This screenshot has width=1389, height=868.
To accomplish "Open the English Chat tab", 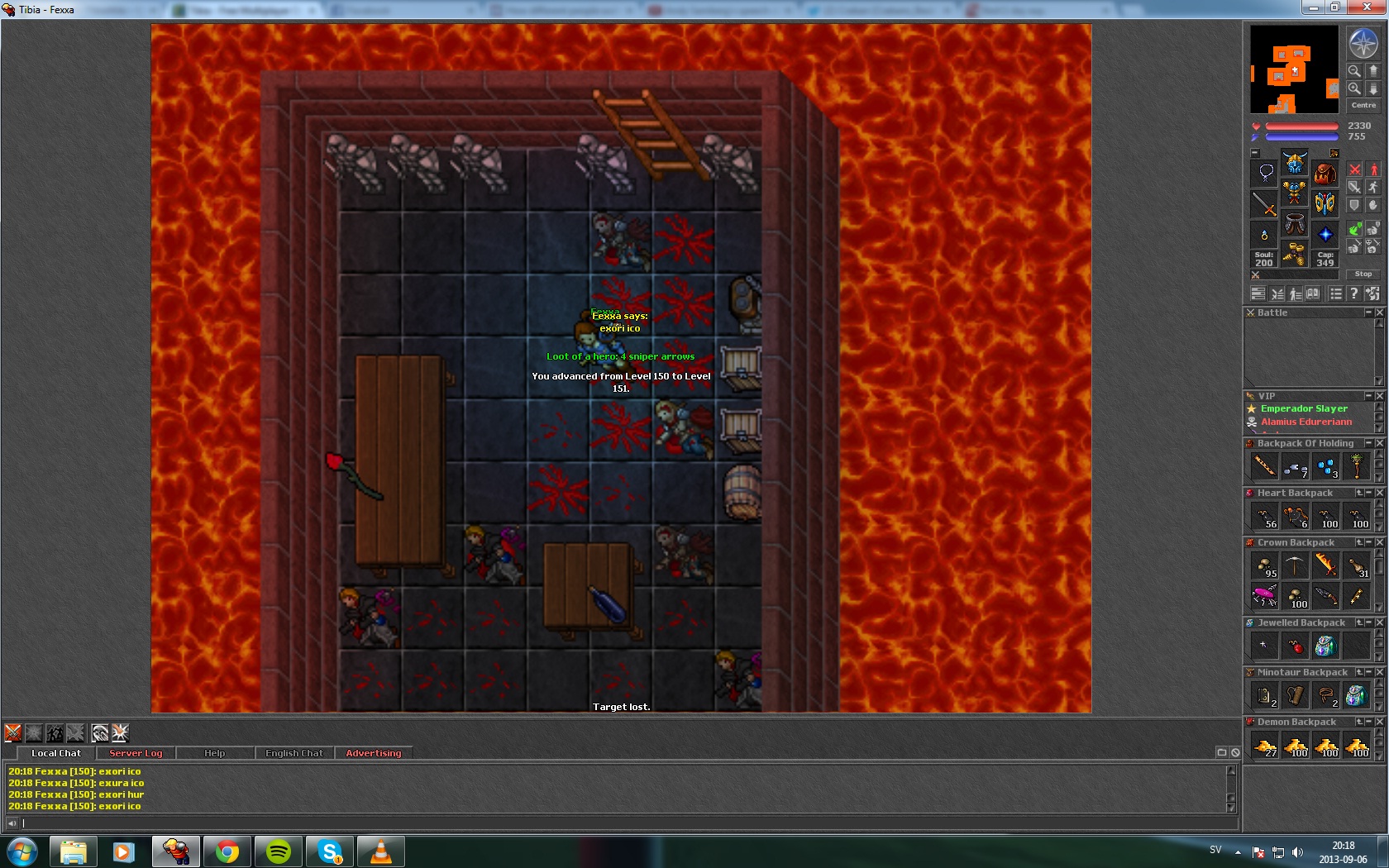I will coord(294,753).
